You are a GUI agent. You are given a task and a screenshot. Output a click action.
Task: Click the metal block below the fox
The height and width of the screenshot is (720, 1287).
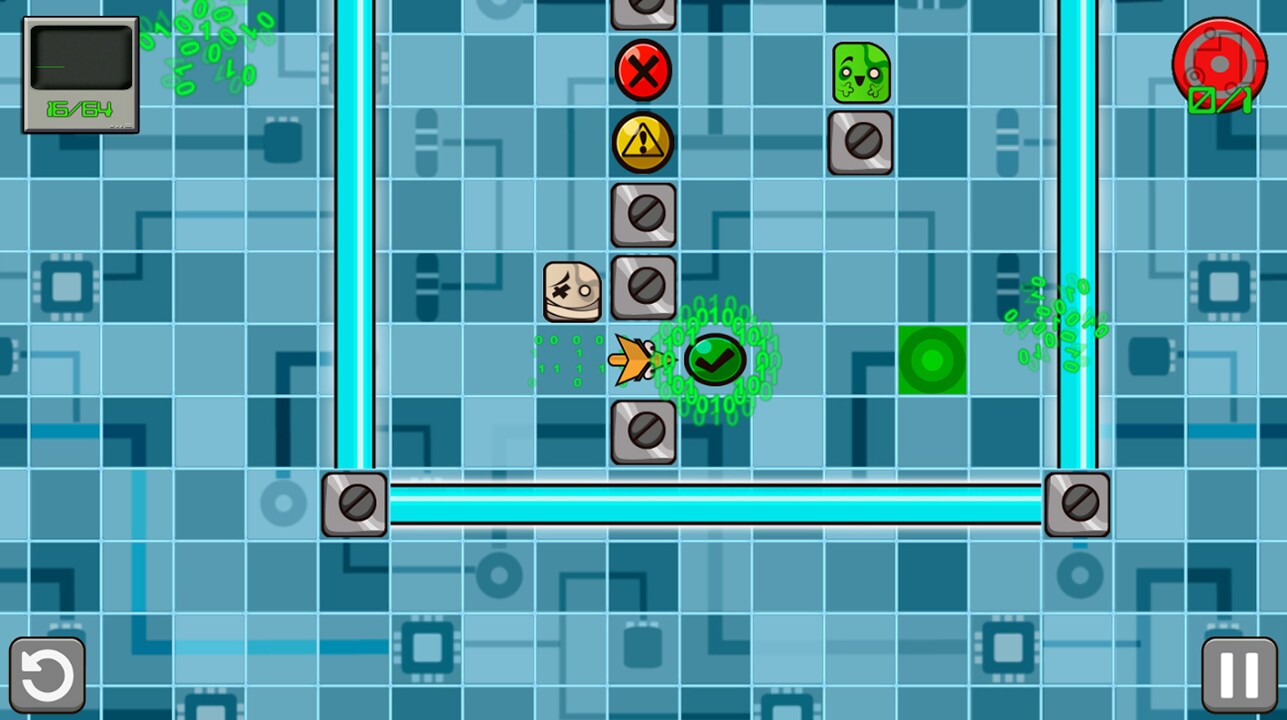[643, 432]
